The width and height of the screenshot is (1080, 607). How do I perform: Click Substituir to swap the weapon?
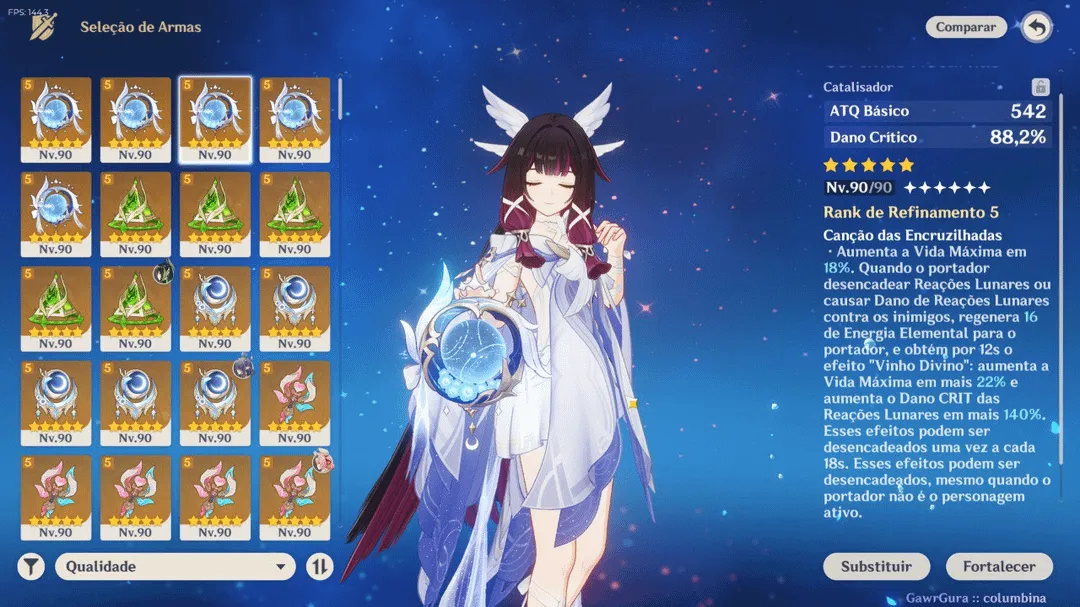pos(876,566)
